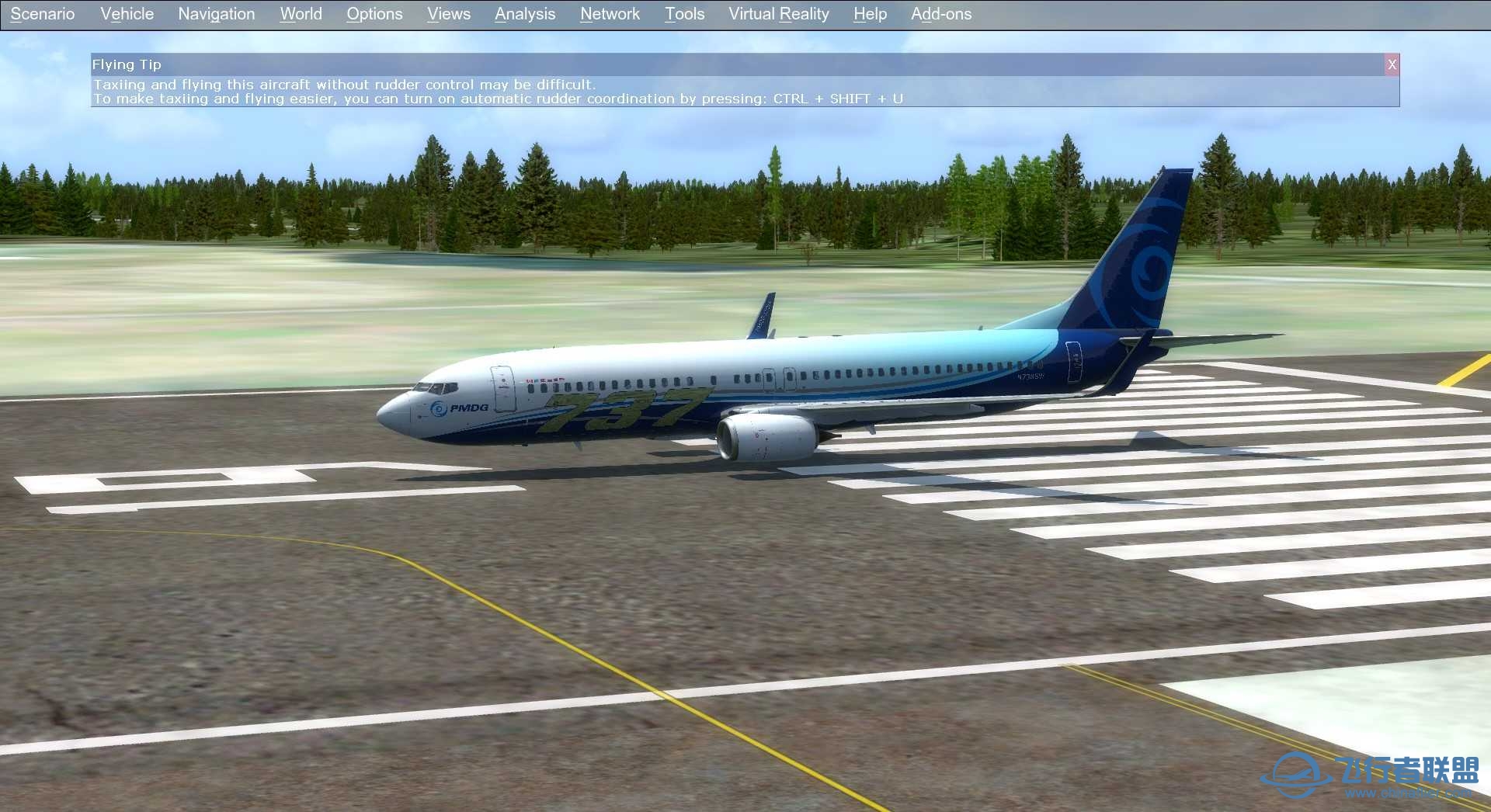
Task: Open the Network menu
Action: (x=609, y=13)
